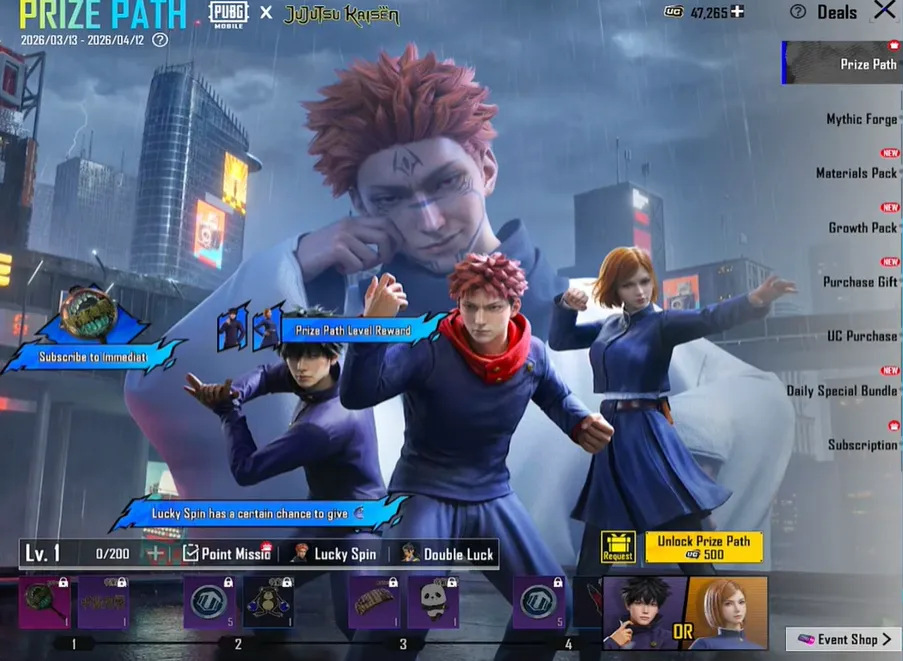
Task: Add more UC with the plus icon
Action: click(x=737, y=12)
